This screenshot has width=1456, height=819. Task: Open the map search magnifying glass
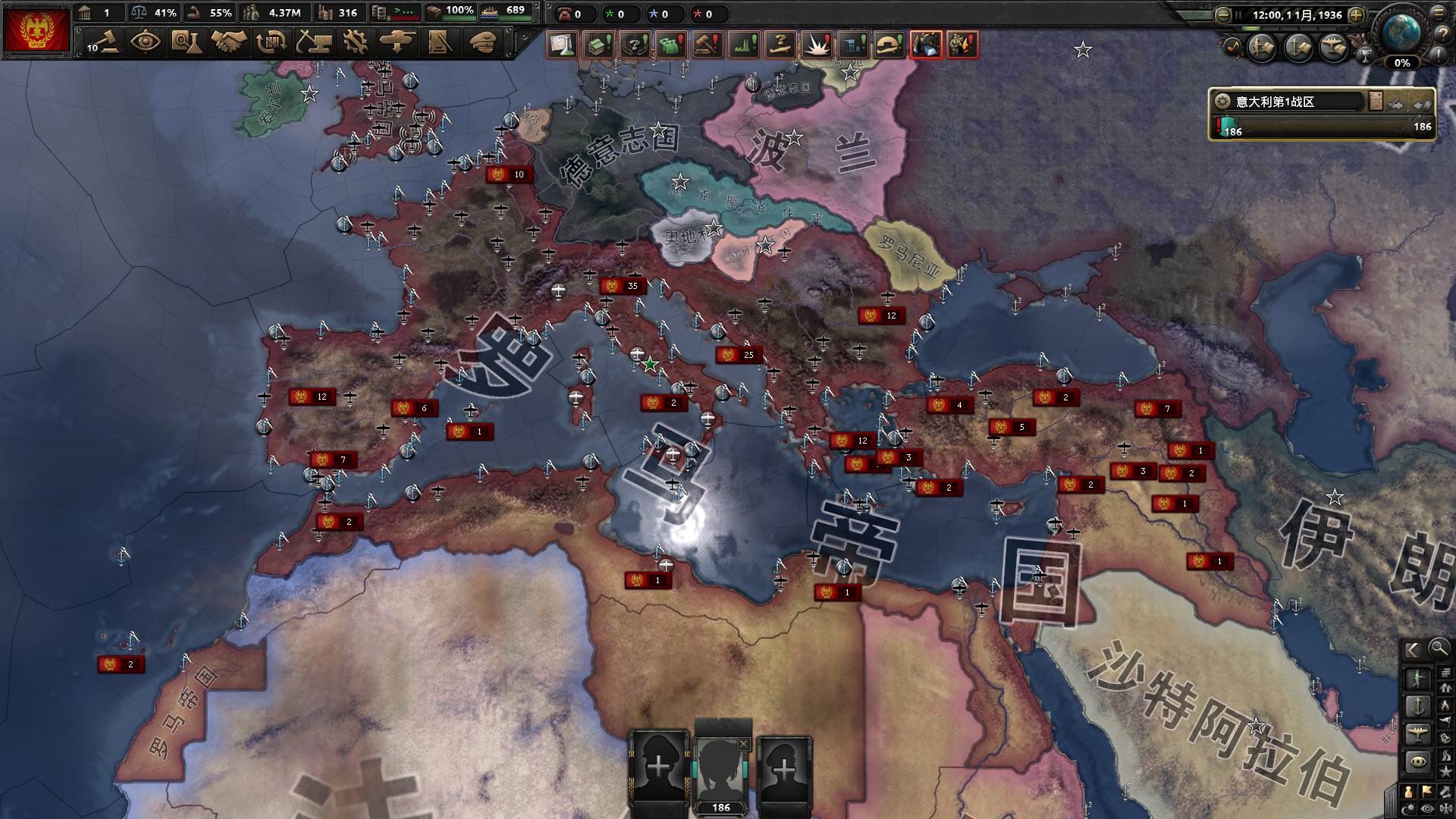point(1438,648)
